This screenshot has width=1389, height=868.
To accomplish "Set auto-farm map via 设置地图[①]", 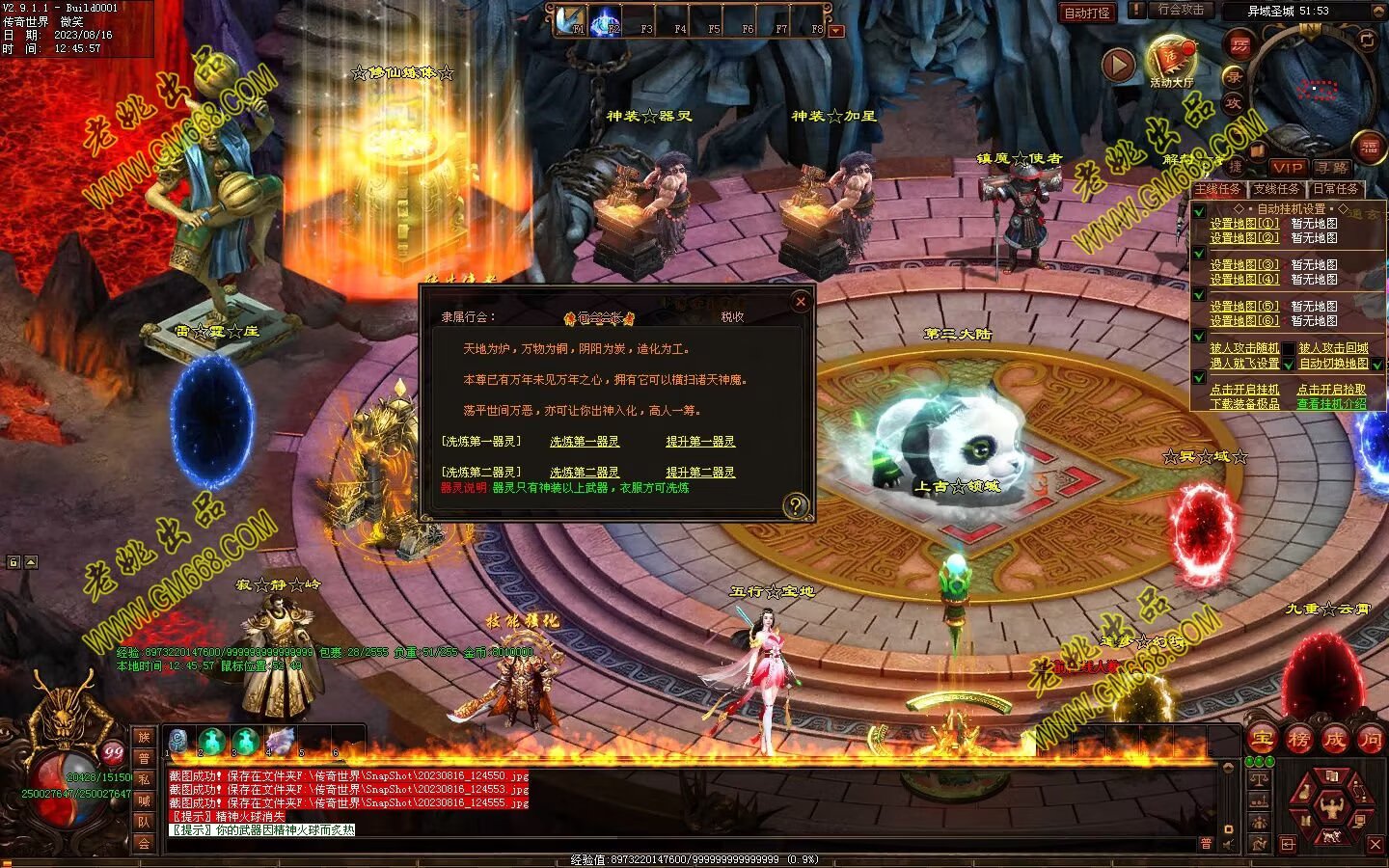I will (x=1244, y=224).
